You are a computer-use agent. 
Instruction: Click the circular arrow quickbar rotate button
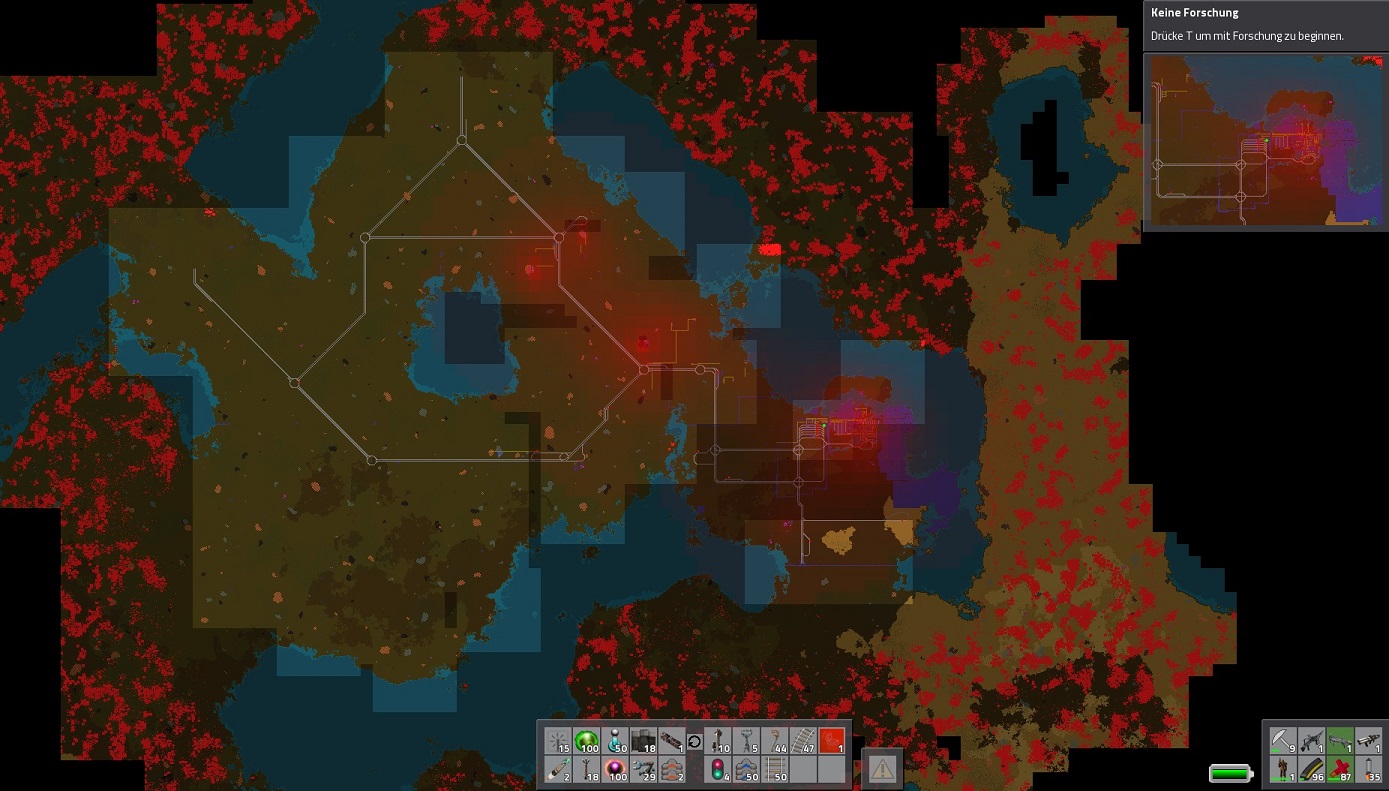(694, 741)
